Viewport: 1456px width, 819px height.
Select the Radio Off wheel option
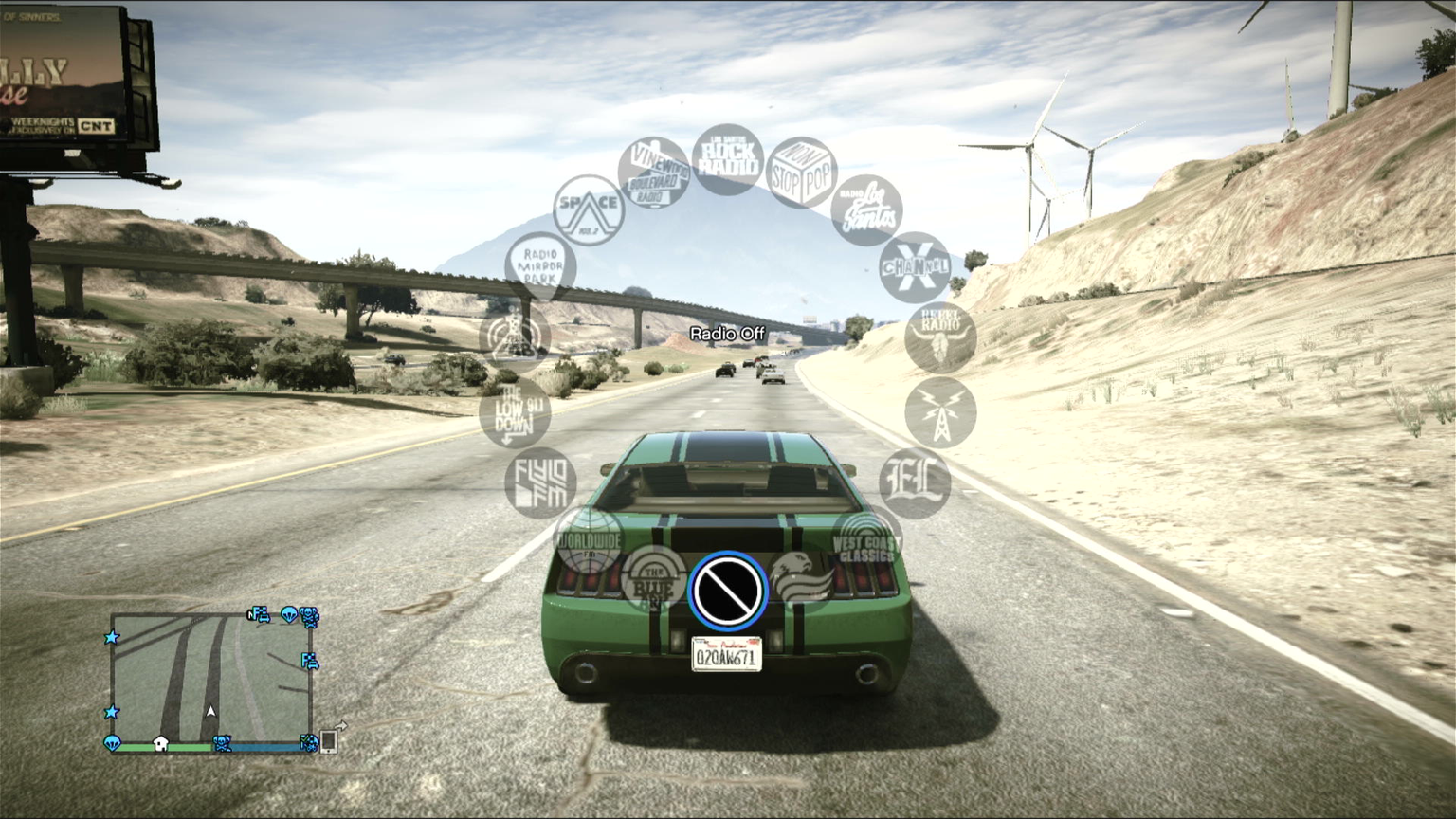728,591
